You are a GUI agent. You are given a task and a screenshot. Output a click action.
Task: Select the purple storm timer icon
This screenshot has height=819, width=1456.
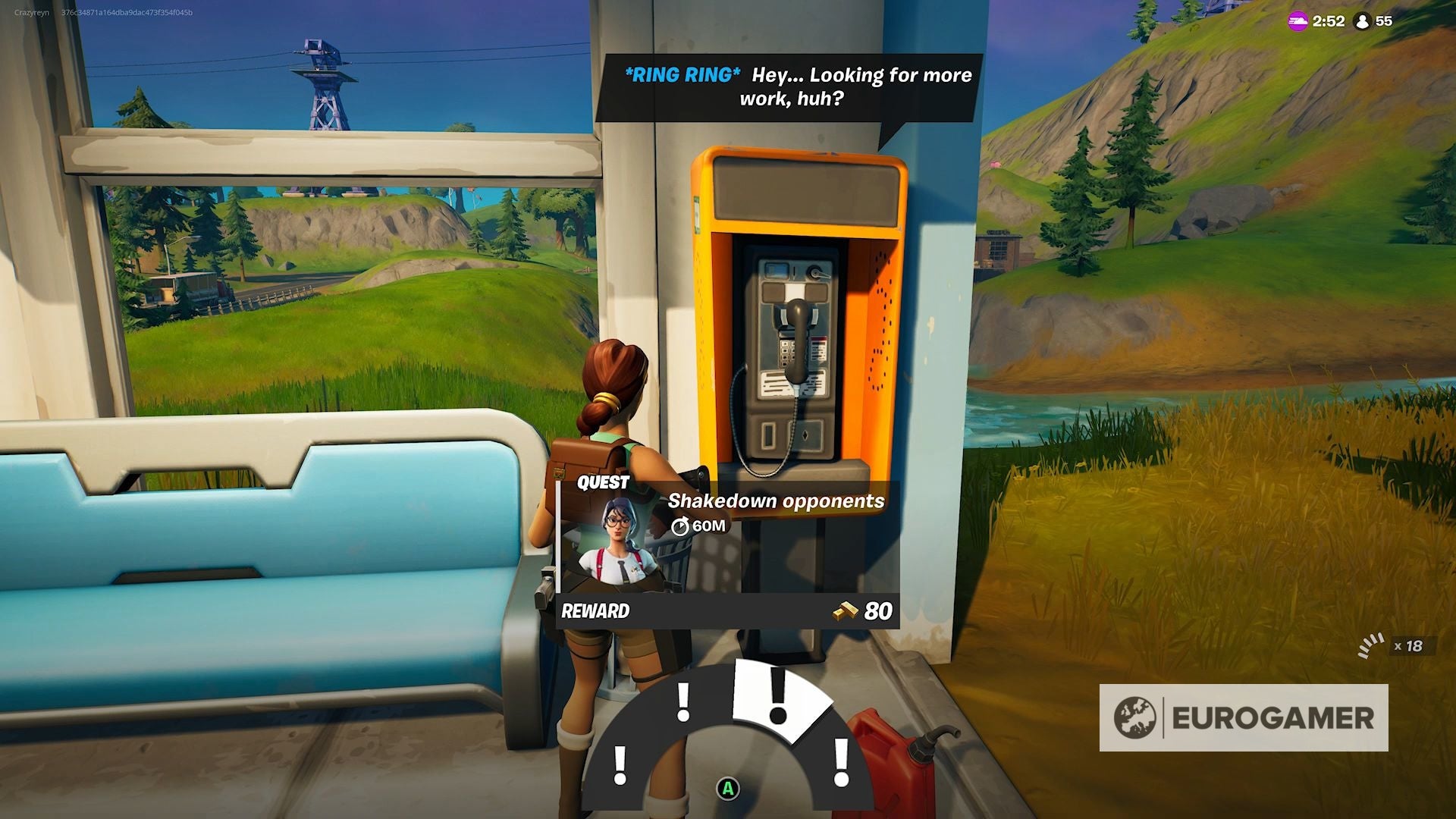click(1294, 22)
